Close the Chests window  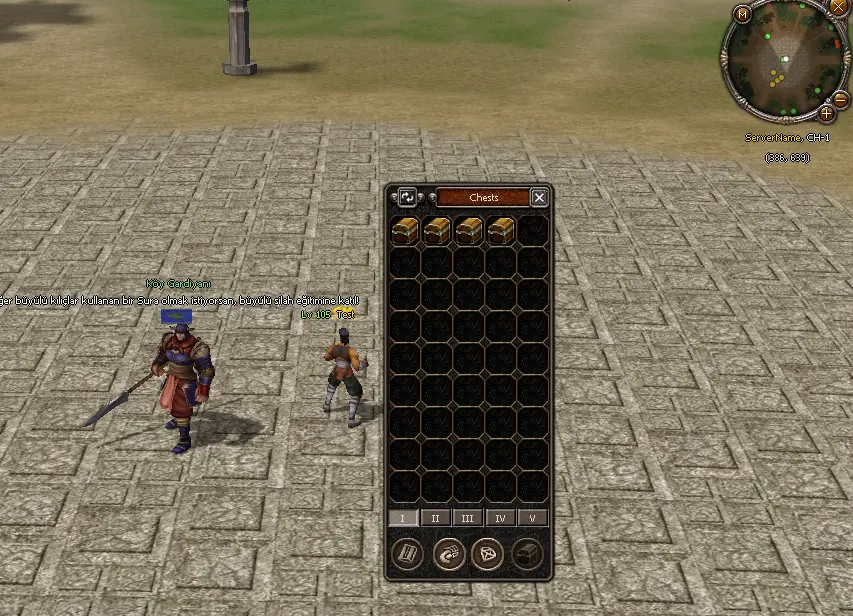[x=539, y=197]
